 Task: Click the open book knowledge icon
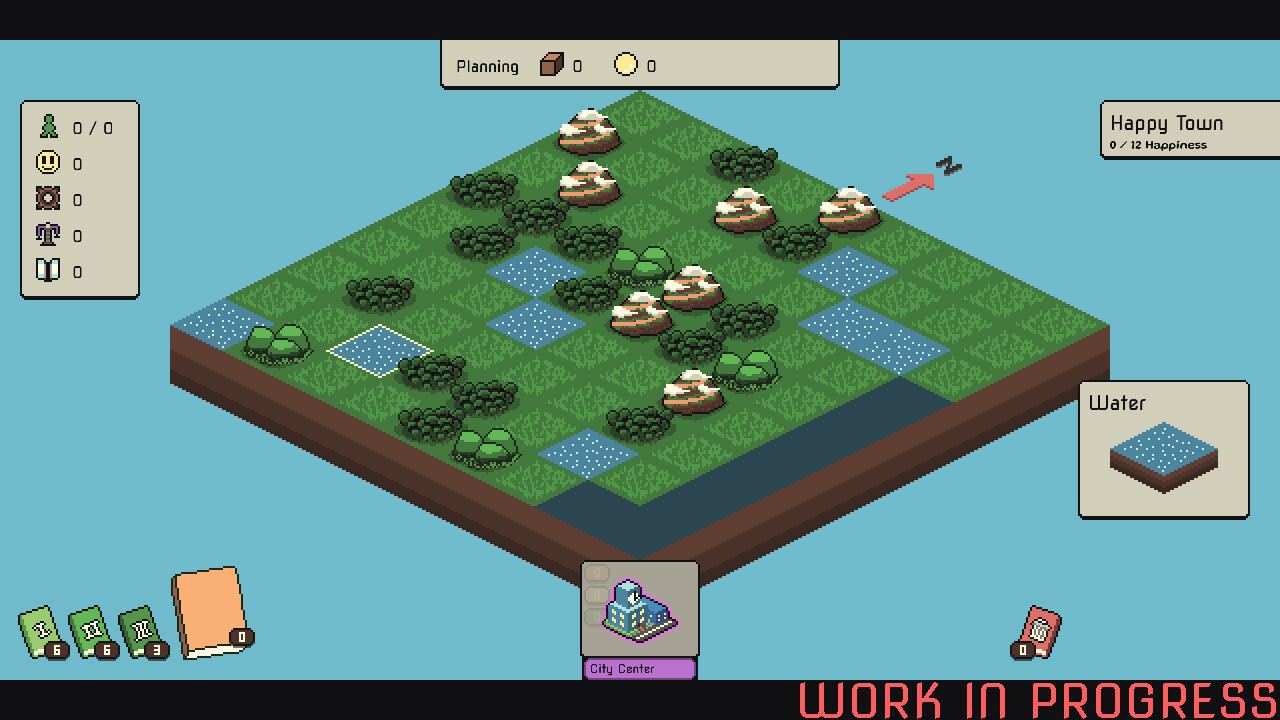tap(46, 271)
